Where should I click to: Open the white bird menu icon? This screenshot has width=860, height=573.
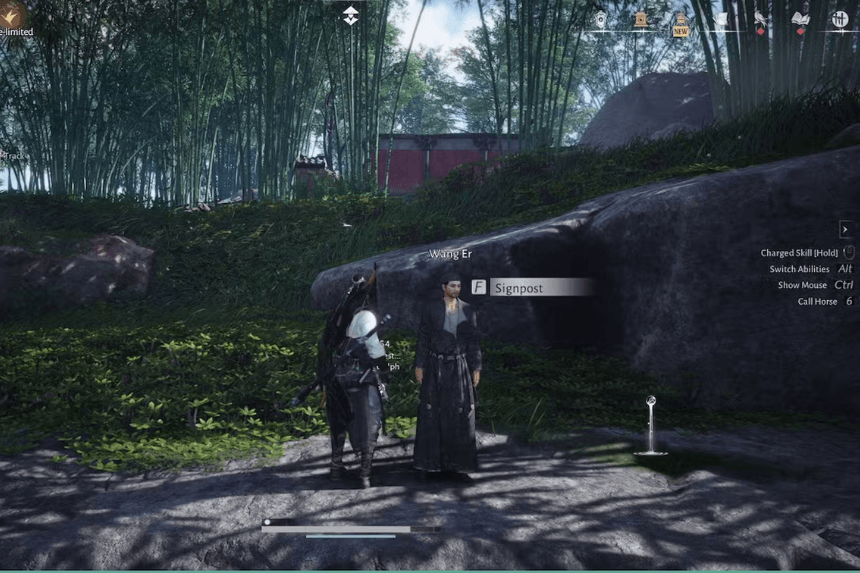click(x=761, y=19)
